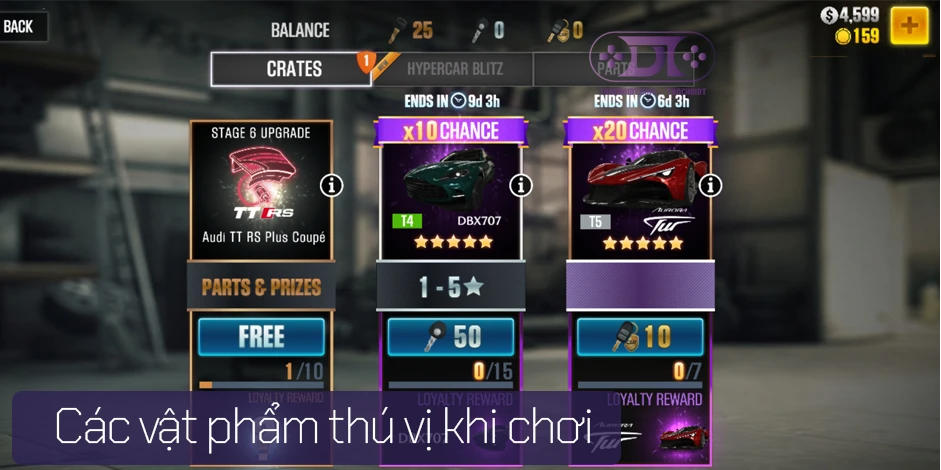Buy the DBX707 crate for 50 keys
This screenshot has width=941, height=470.
[451, 337]
